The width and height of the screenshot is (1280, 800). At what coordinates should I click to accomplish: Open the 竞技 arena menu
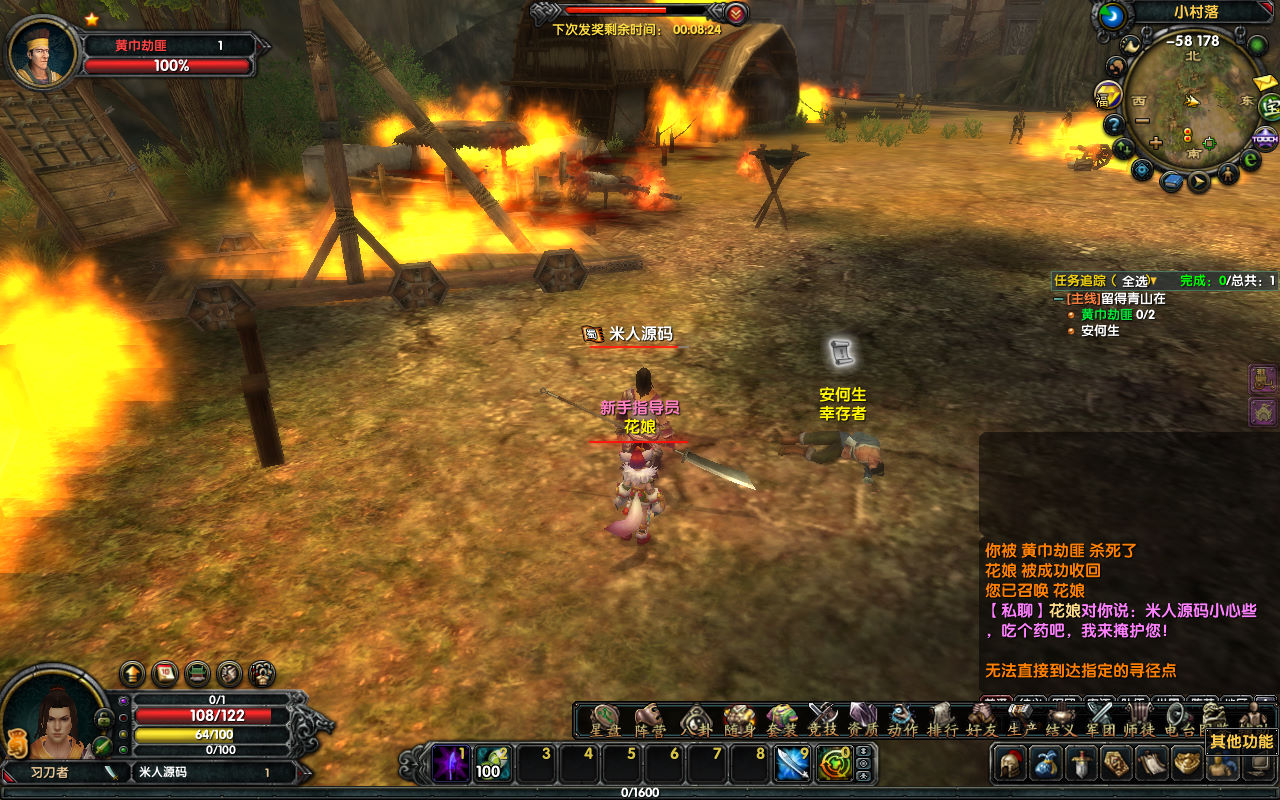(822, 720)
